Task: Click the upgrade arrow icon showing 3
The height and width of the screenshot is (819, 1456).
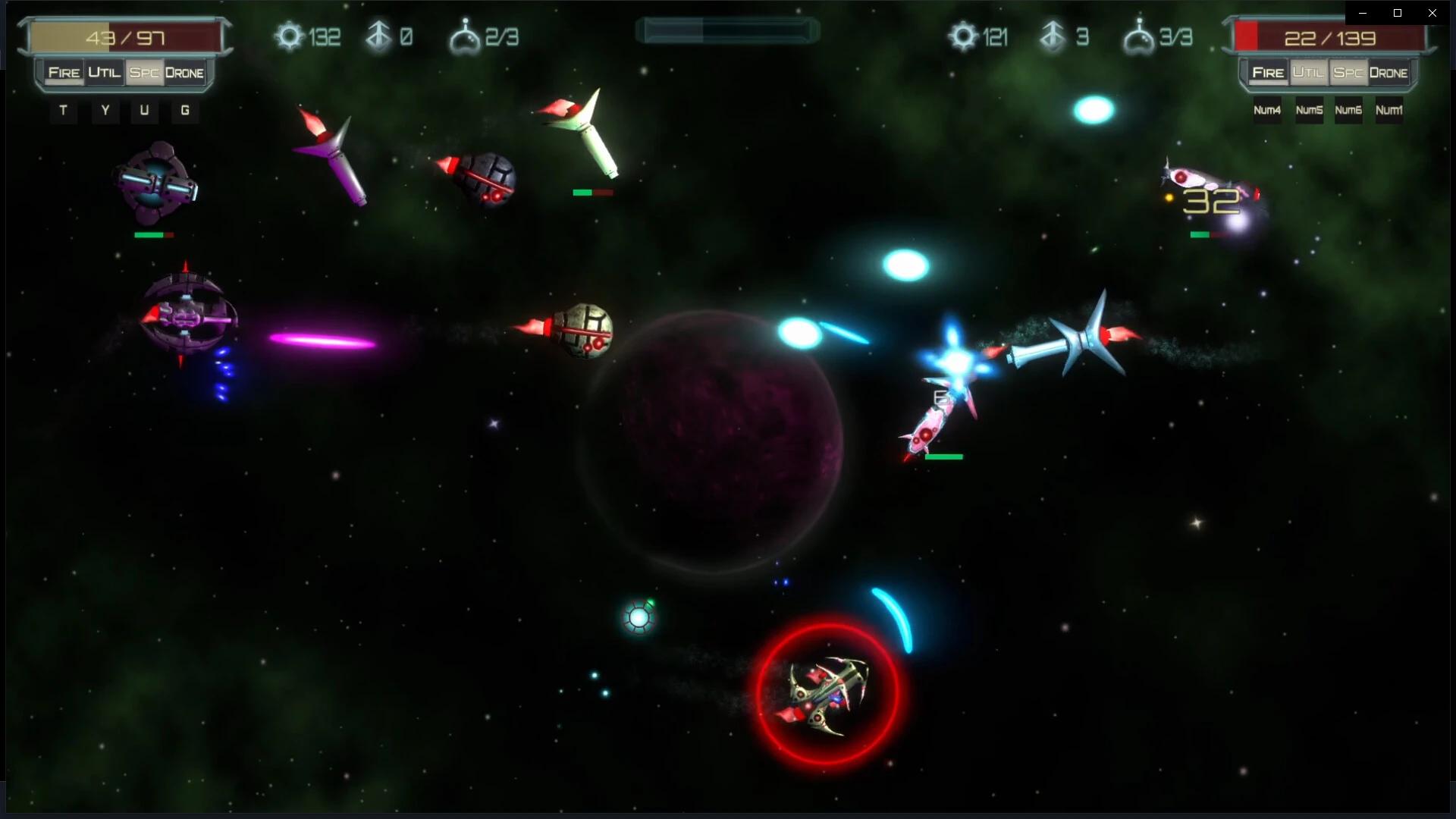Action: tap(1052, 36)
